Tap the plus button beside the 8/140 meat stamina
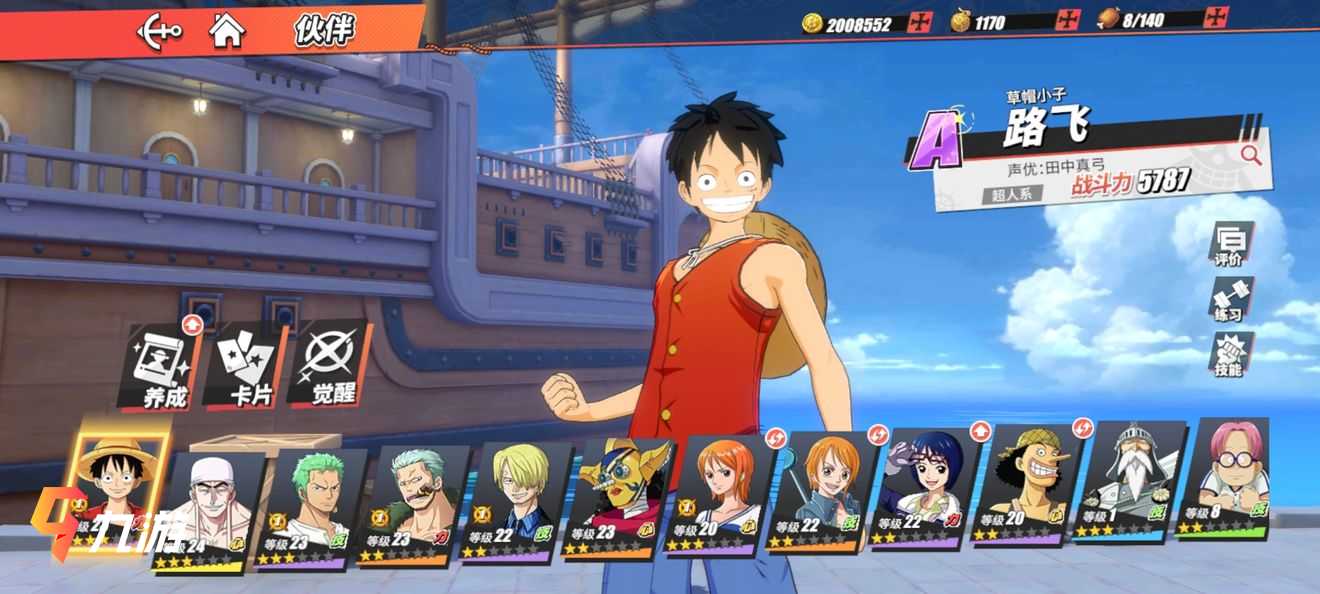This screenshot has width=1320, height=594. pyautogui.click(x=1216, y=17)
